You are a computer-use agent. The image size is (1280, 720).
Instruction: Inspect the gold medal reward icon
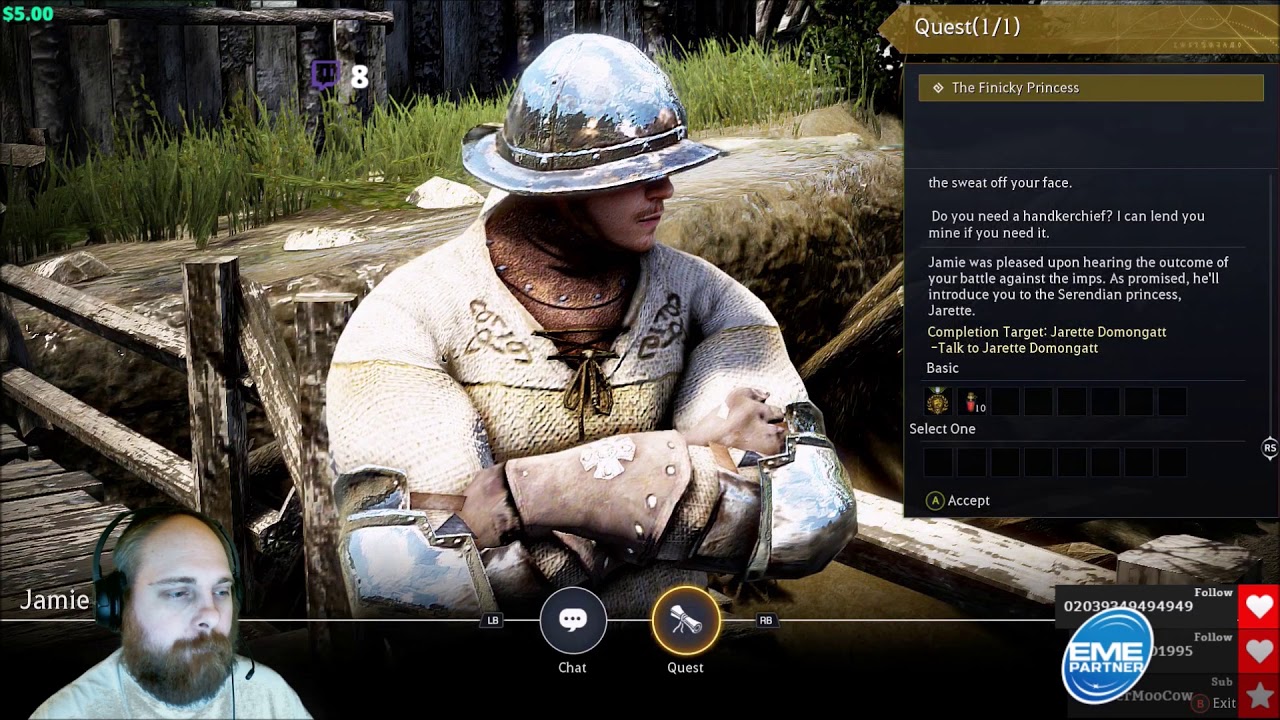tap(937, 402)
